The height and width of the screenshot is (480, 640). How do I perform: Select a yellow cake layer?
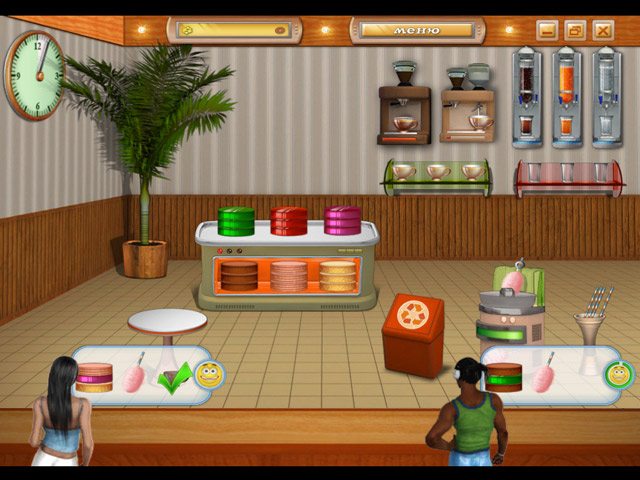click(x=337, y=276)
